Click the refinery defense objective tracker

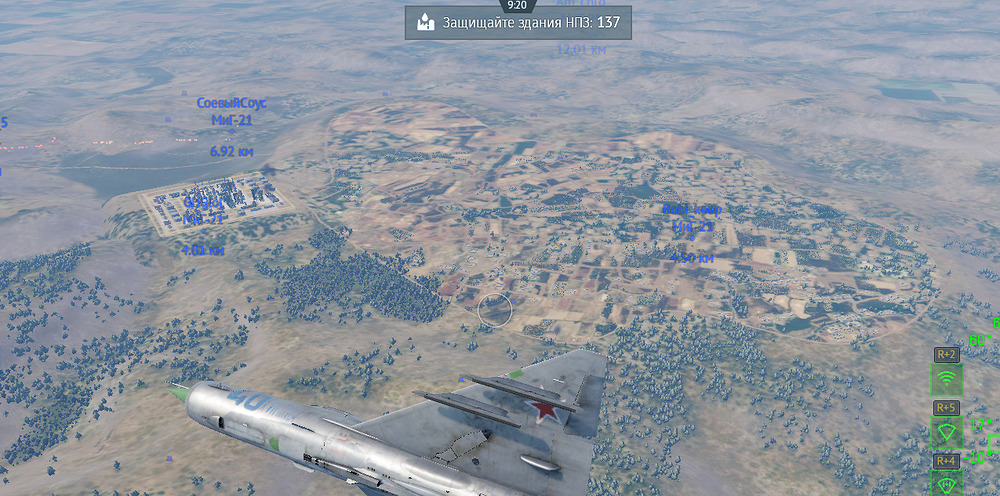click(x=518, y=23)
